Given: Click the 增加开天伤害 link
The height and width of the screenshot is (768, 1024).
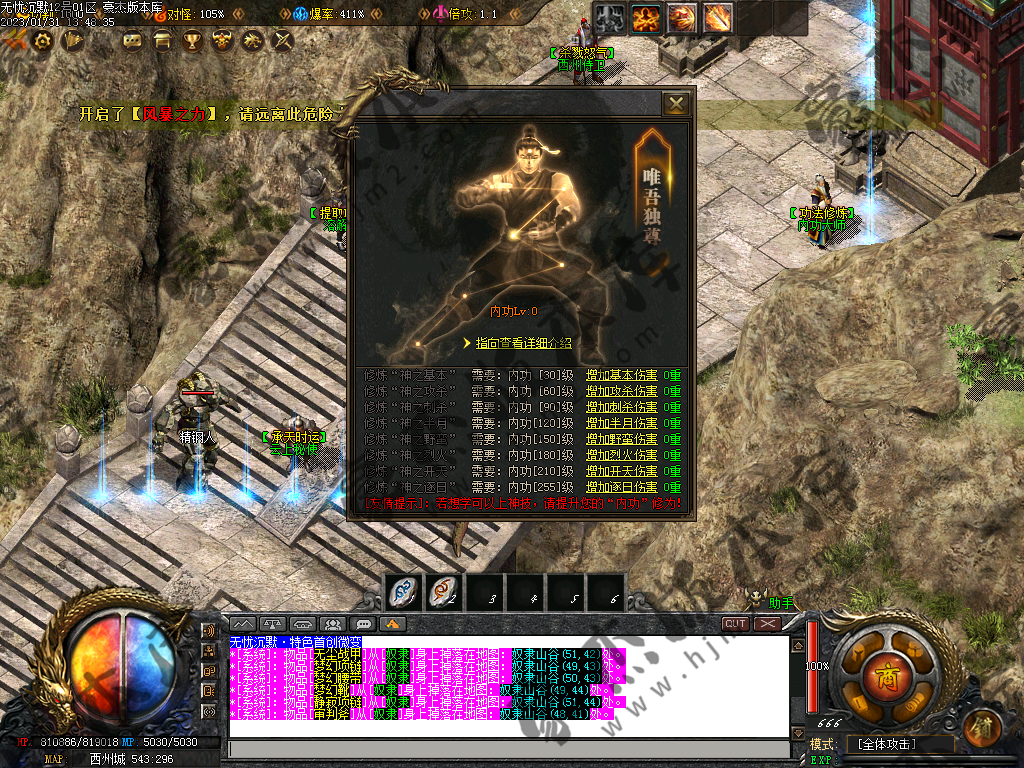Looking at the screenshot, I should [x=621, y=471].
